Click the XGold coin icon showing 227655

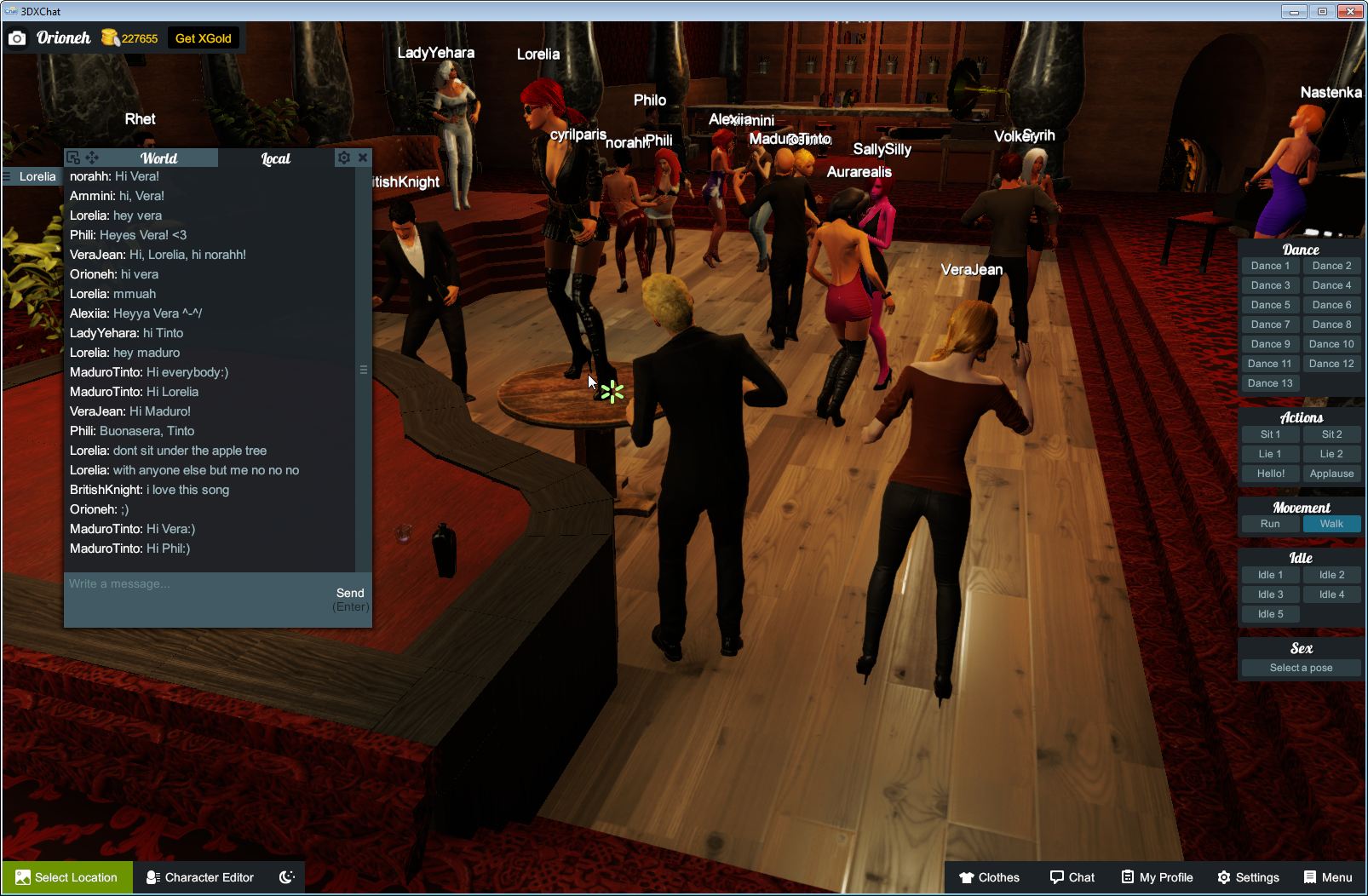point(110,37)
